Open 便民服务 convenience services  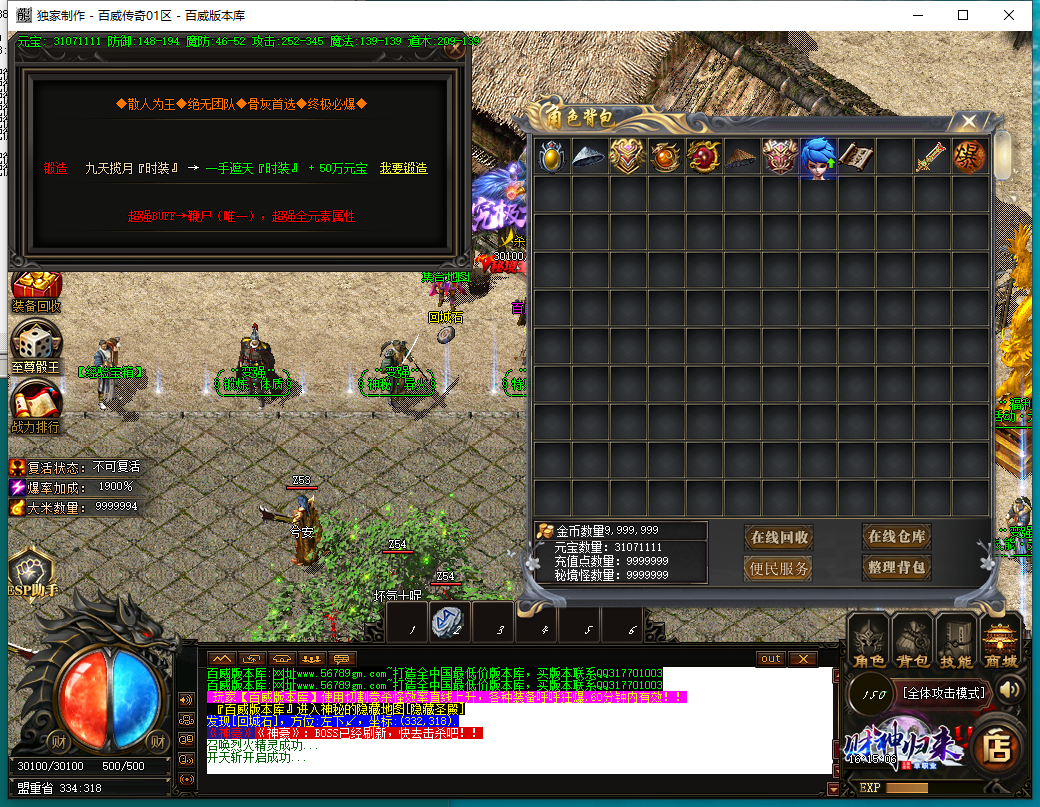click(x=779, y=568)
